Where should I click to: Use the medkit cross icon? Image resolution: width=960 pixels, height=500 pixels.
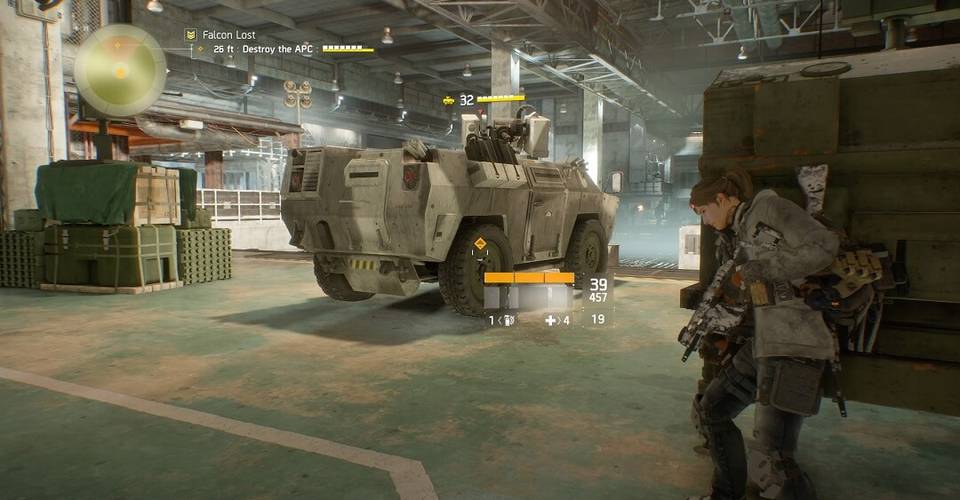click(x=551, y=320)
